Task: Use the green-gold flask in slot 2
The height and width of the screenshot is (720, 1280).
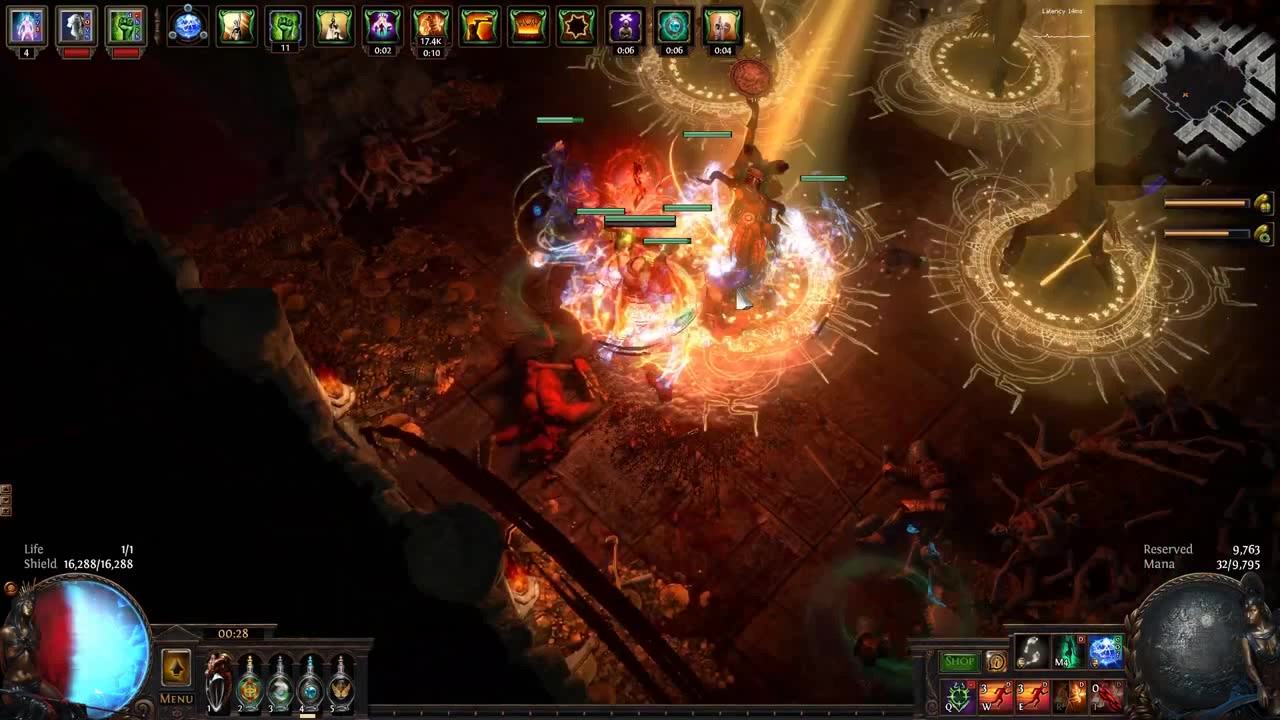Action: pos(249,682)
